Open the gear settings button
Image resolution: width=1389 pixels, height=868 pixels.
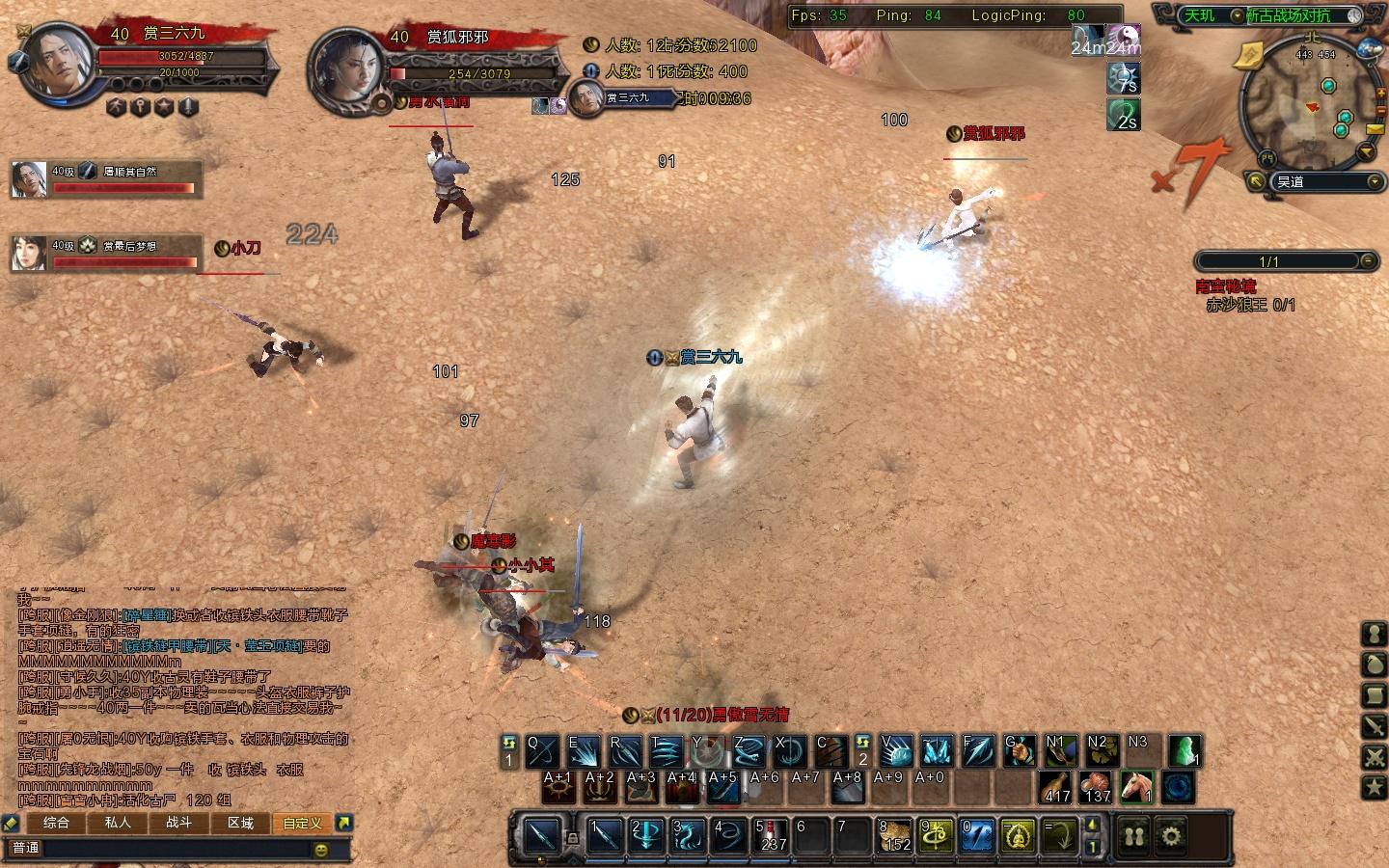(x=1171, y=834)
